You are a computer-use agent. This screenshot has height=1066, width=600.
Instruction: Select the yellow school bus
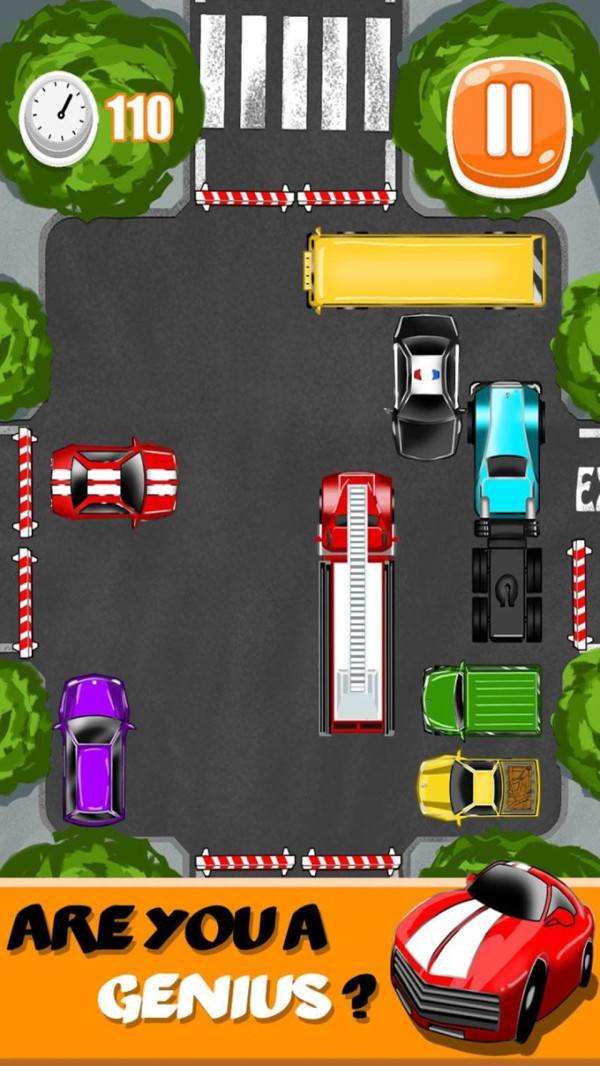pos(426,270)
